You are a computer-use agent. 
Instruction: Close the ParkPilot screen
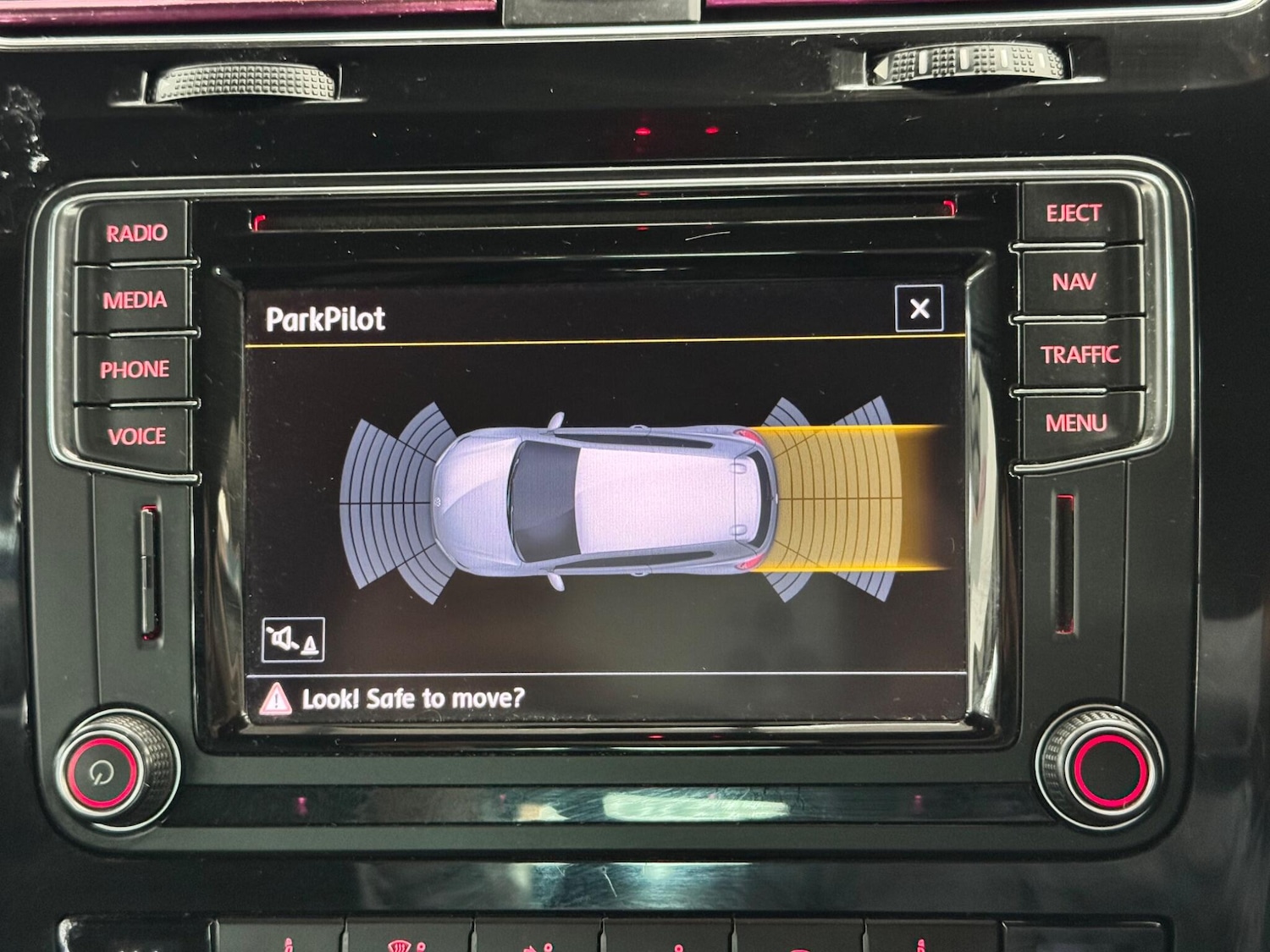pos(919,309)
